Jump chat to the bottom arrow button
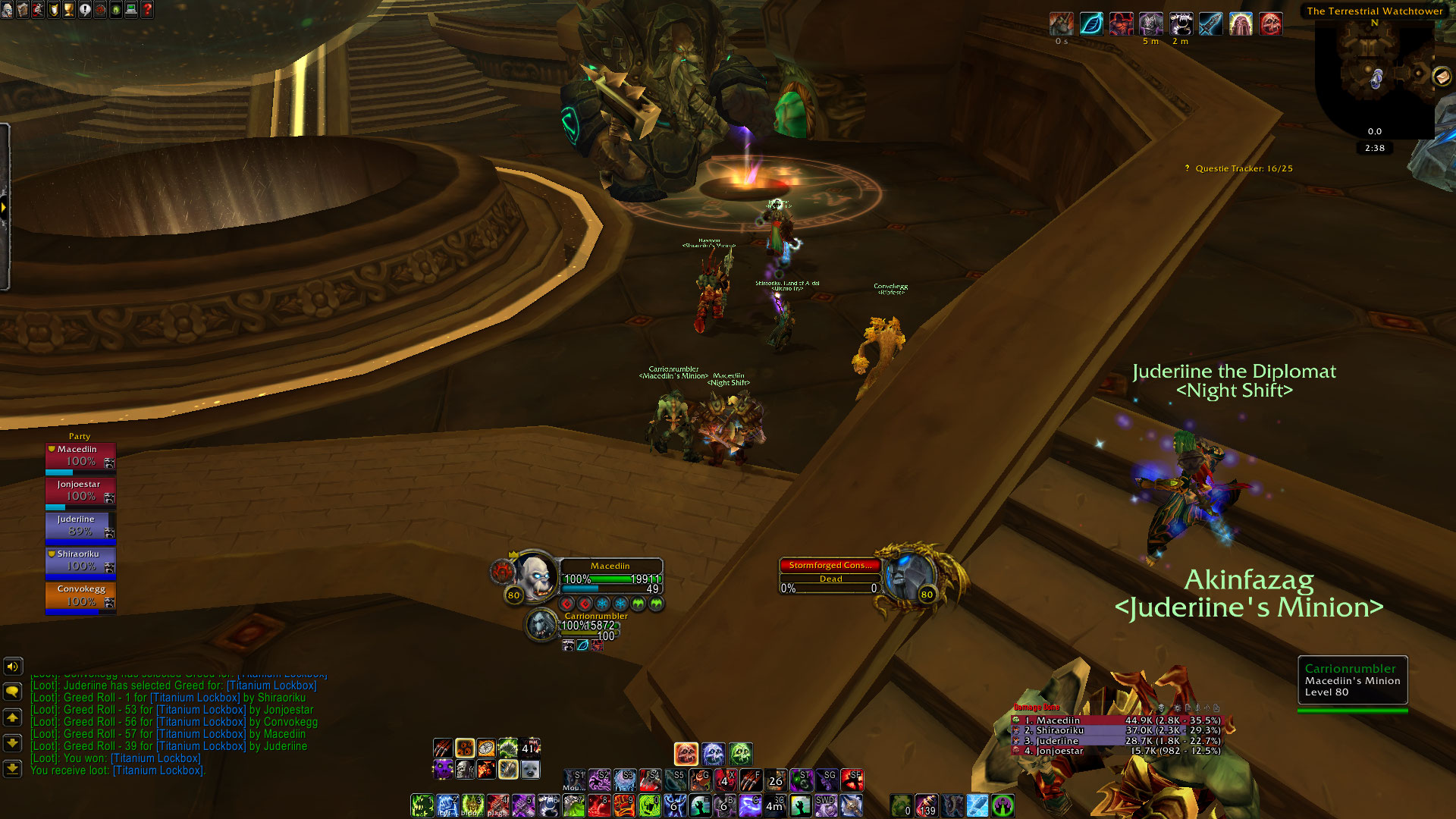Image resolution: width=1456 pixels, height=819 pixels. [13, 768]
